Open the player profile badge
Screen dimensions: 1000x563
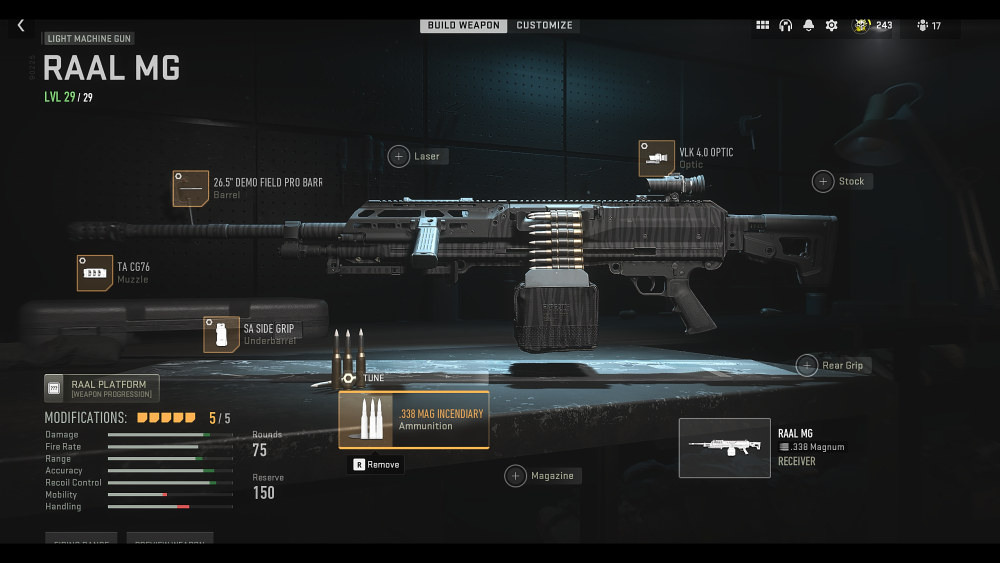871,26
